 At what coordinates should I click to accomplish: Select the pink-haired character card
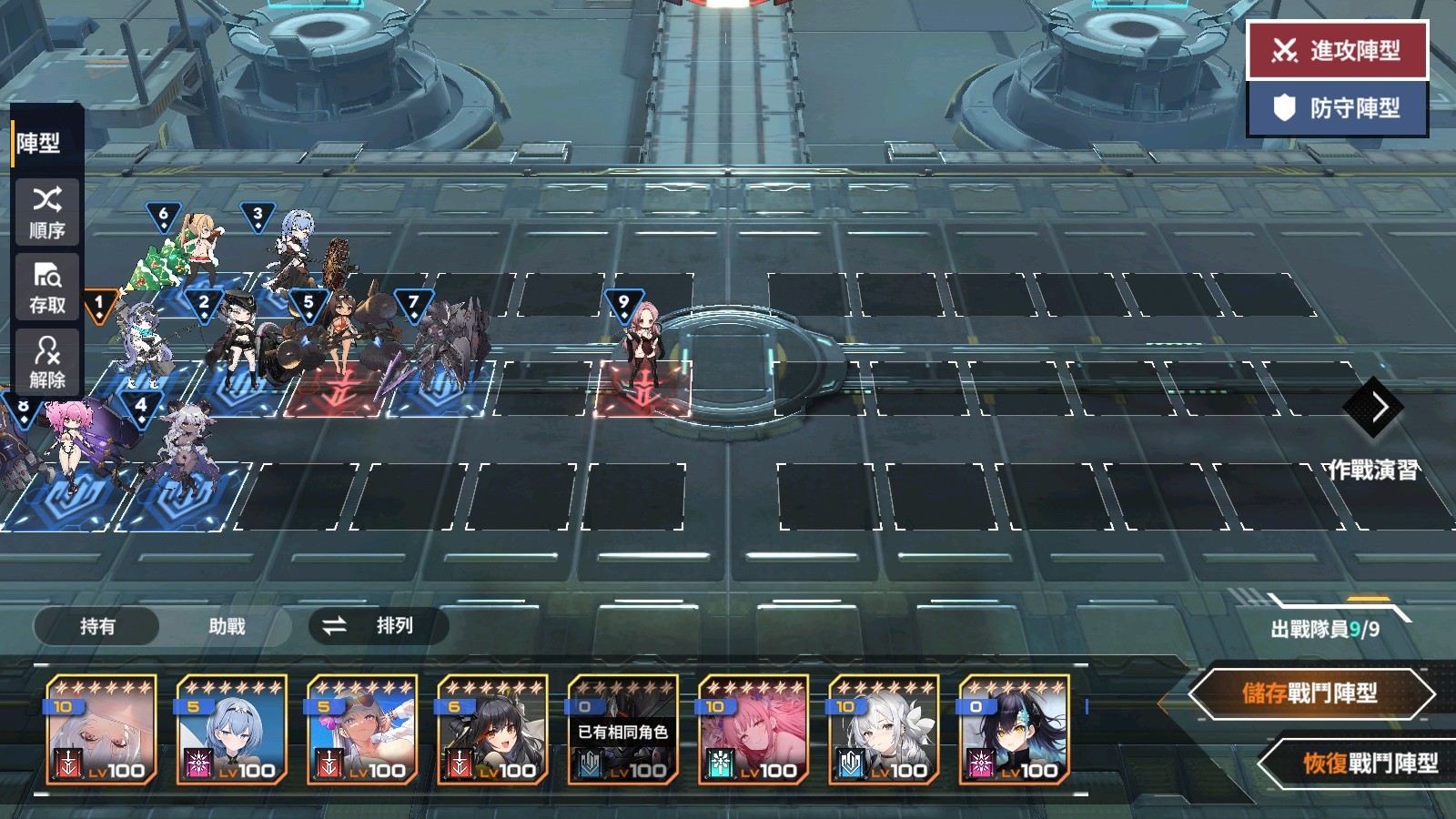click(753, 730)
